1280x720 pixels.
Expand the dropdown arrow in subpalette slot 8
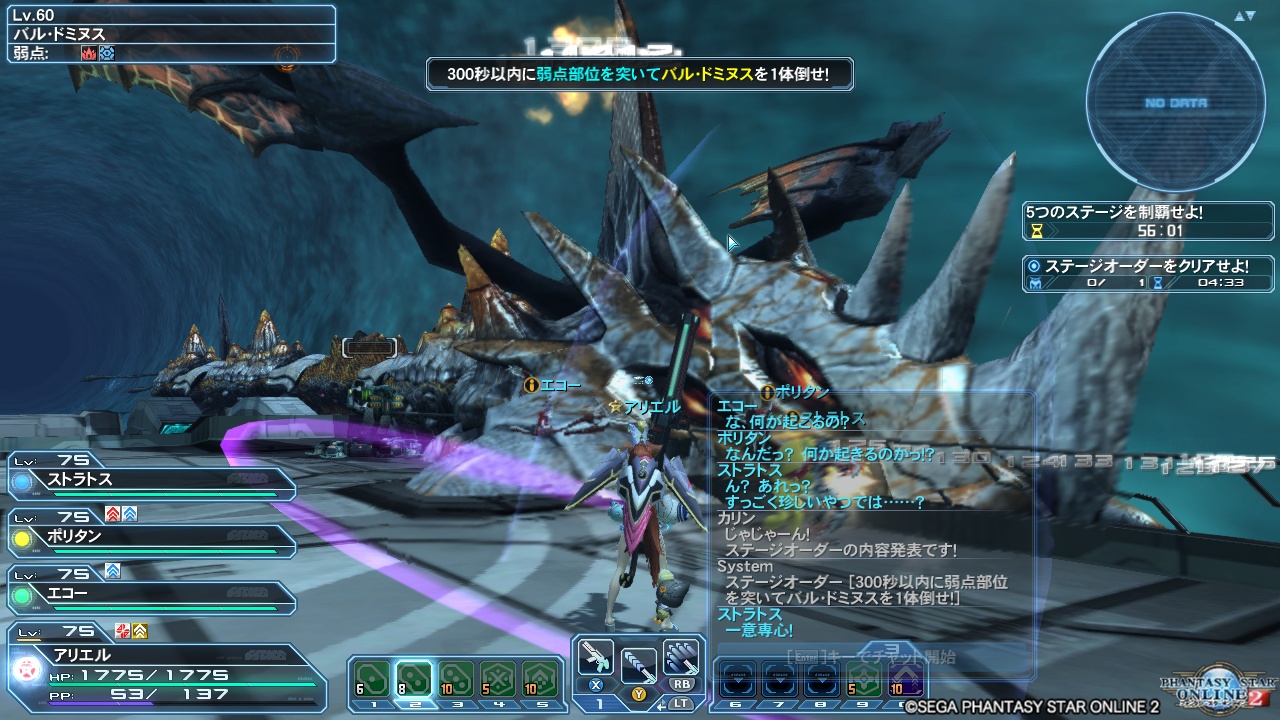coord(823,679)
